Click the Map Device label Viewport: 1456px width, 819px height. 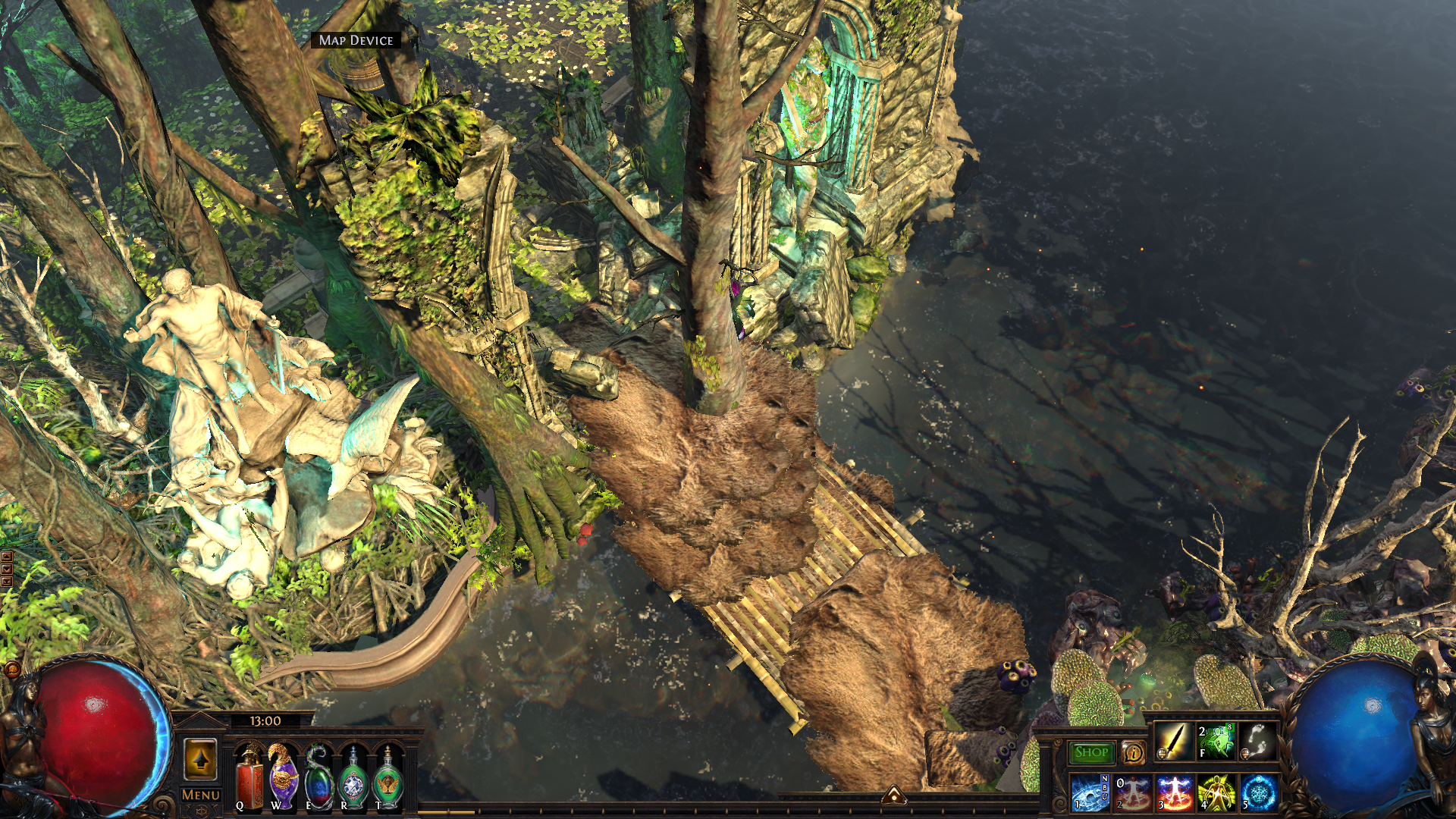(x=356, y=40)
